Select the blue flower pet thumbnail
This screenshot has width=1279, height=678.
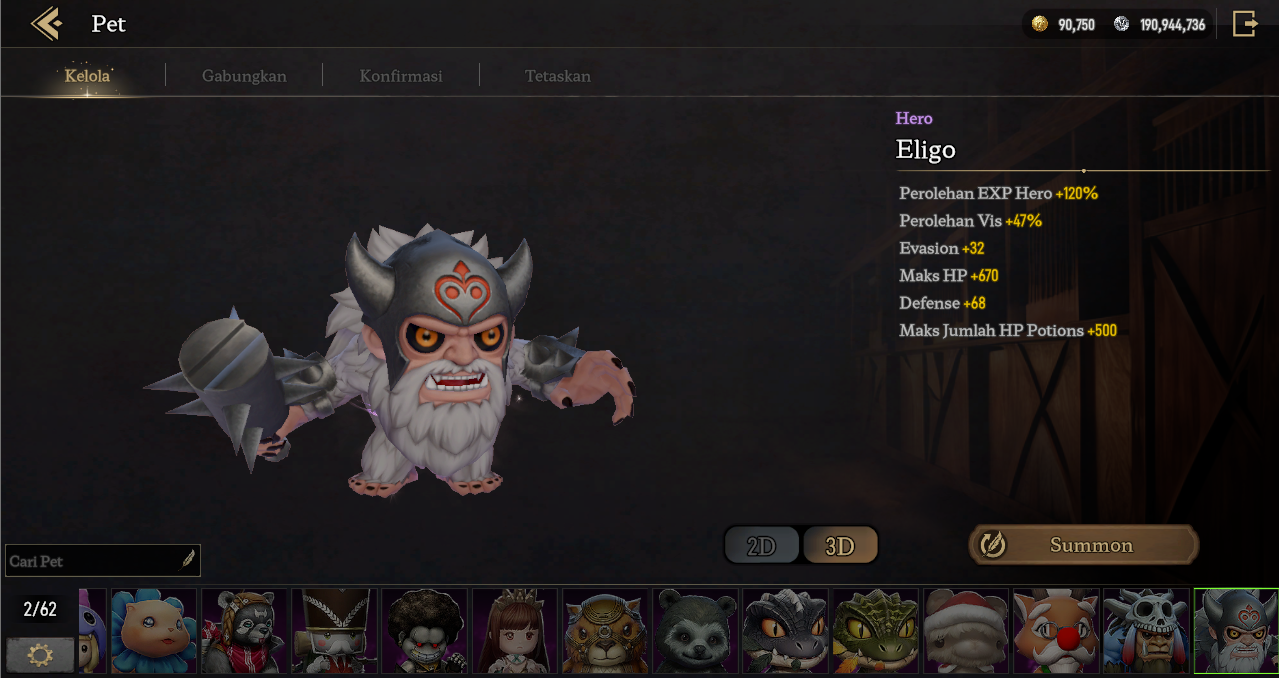click(154, 631)
